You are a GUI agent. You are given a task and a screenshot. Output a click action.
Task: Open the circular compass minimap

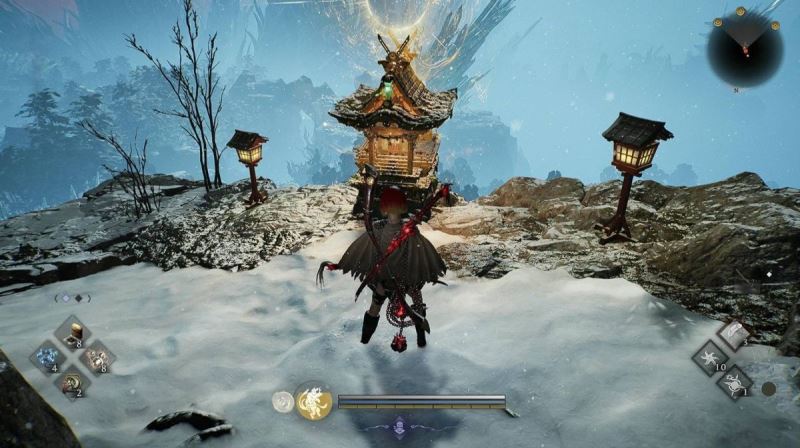744,47
